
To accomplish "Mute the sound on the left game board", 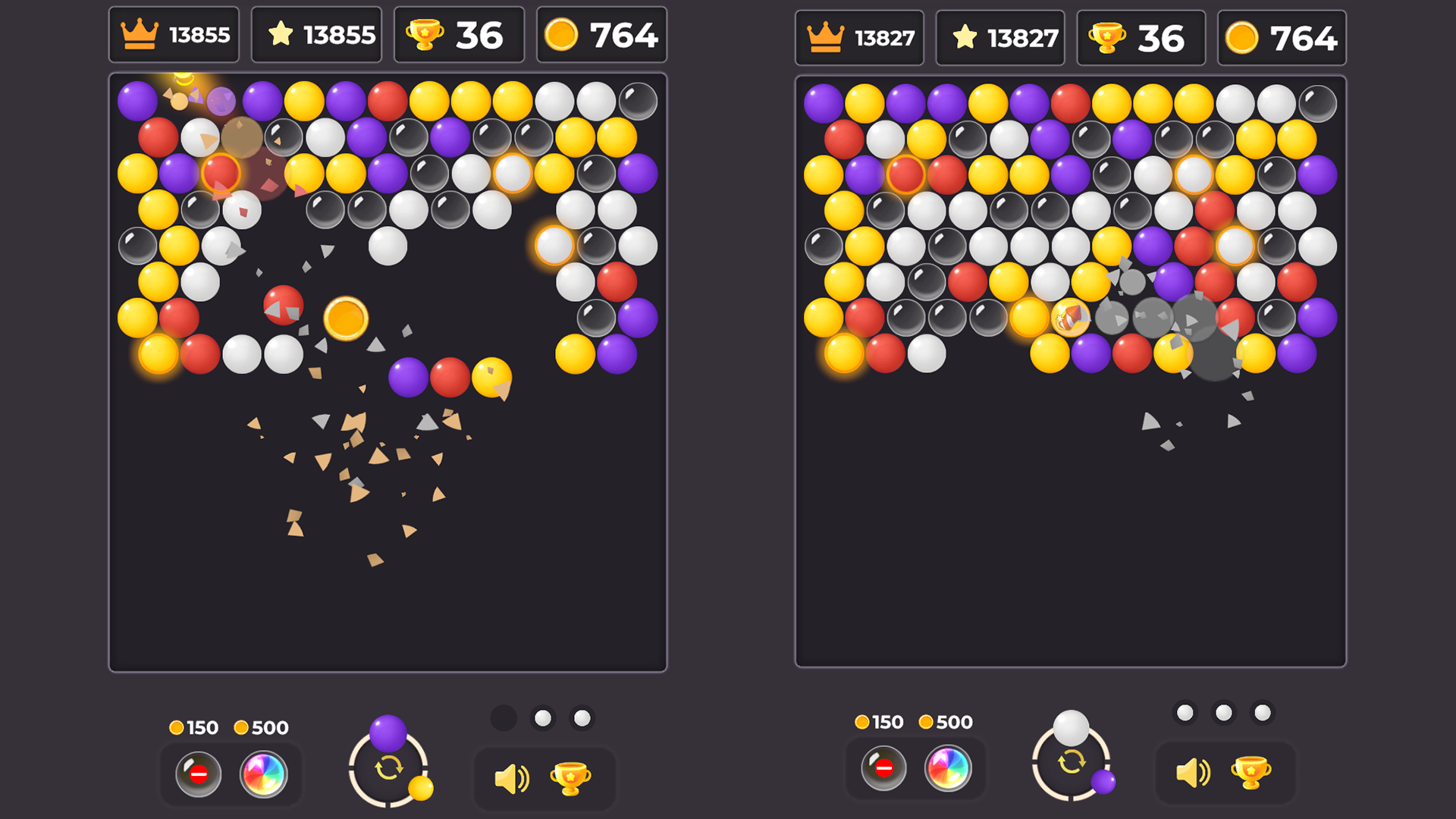I will tap(513, 777).
